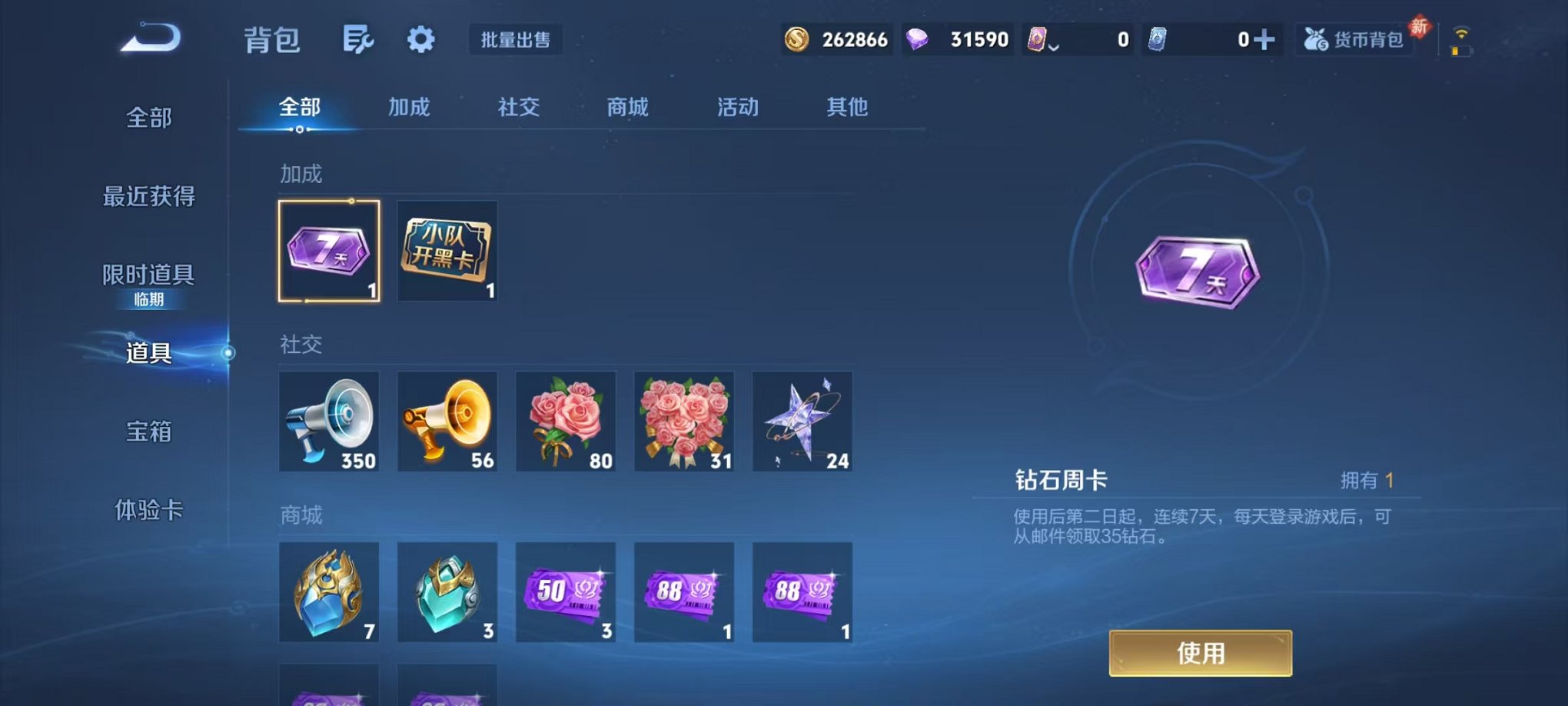Image resolution: width=1568 pixels, height=706 pixels.
Task: Click the gold coin currency icon
Action: [797, 39]
